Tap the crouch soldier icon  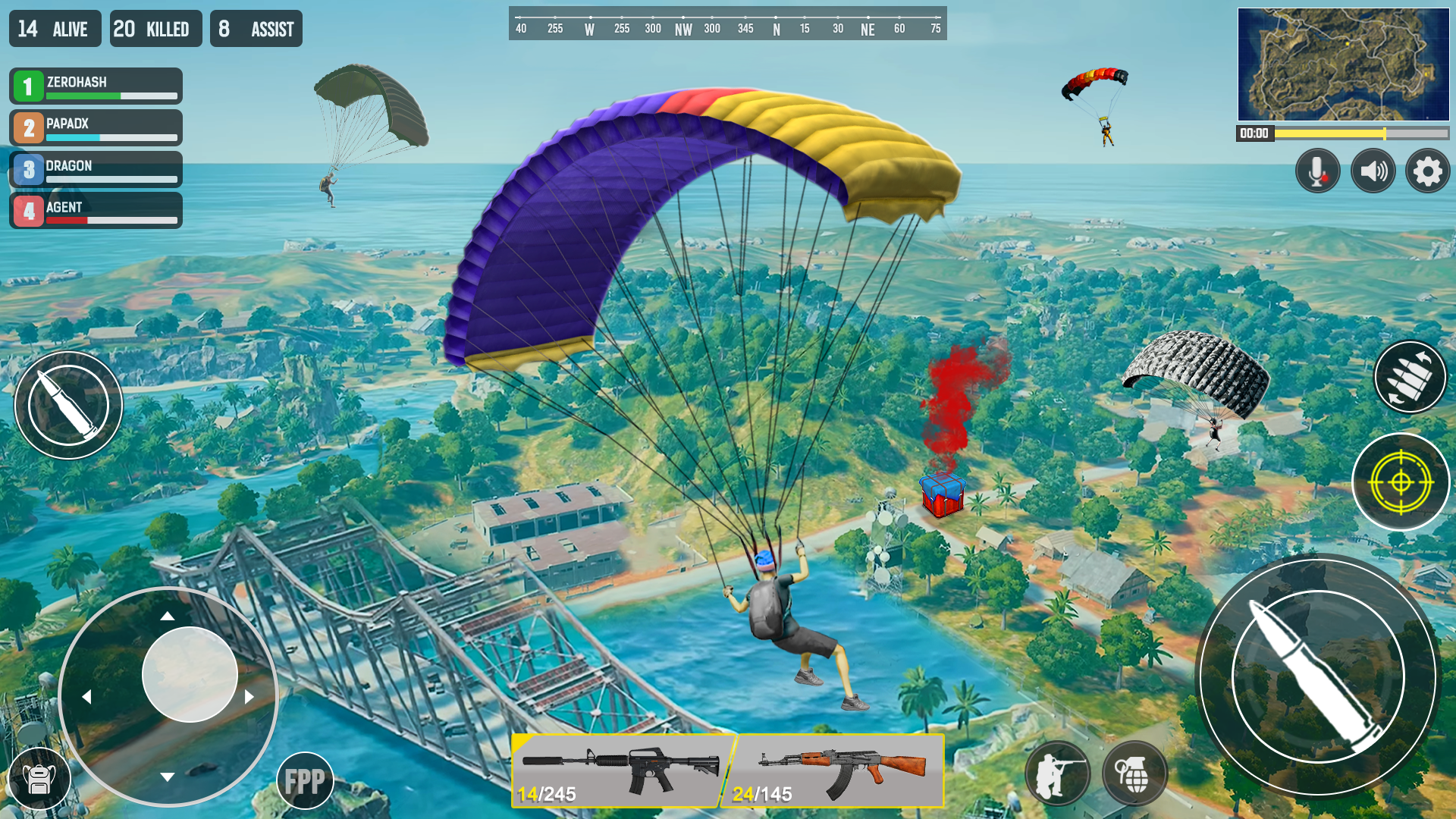click(1059, 772)
